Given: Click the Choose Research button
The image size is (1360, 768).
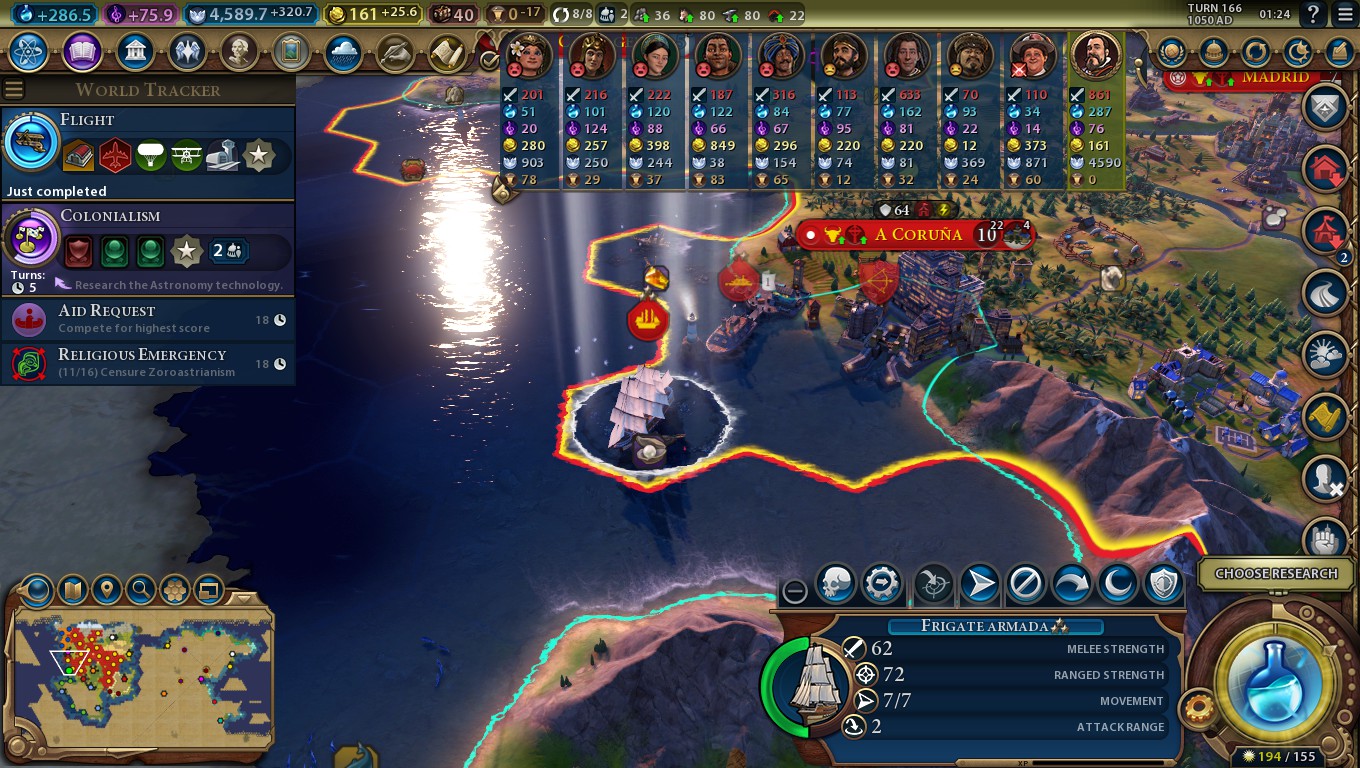Looking at the screenshot, I should coord(1275,574).
